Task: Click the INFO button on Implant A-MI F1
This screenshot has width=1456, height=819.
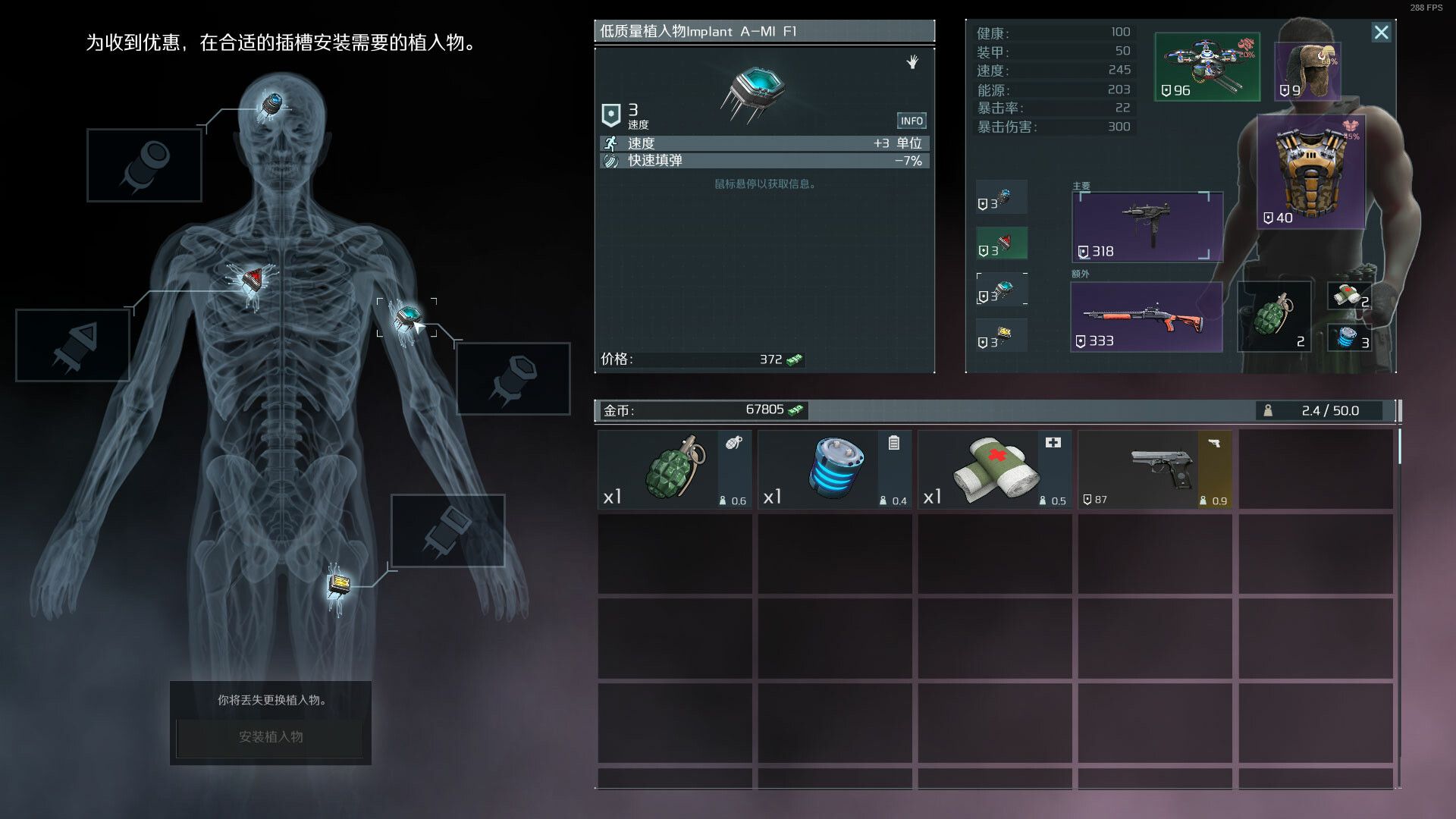Action: tap(912, 120)
